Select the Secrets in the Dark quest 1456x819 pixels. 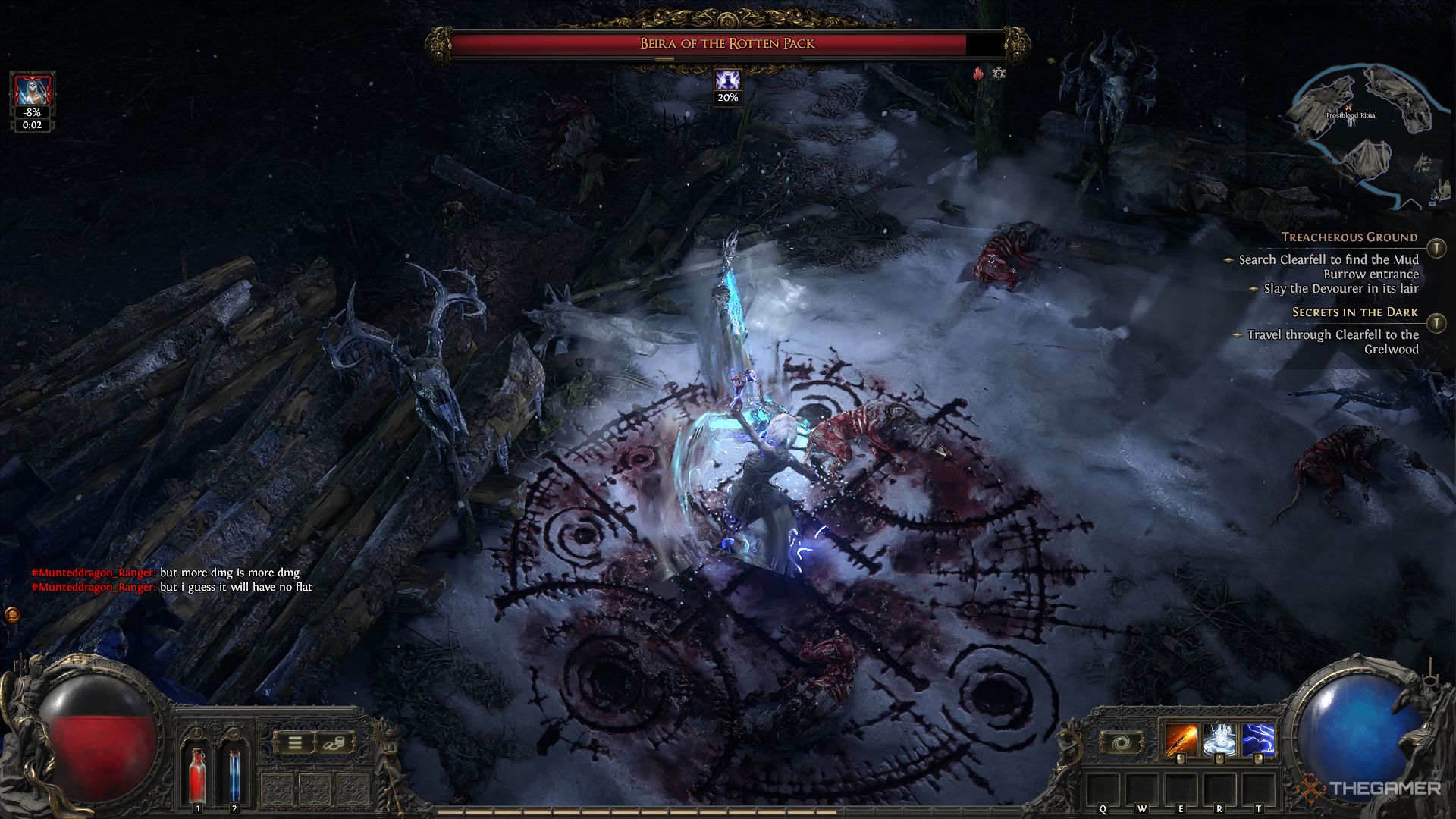(x=1354, y=312)
